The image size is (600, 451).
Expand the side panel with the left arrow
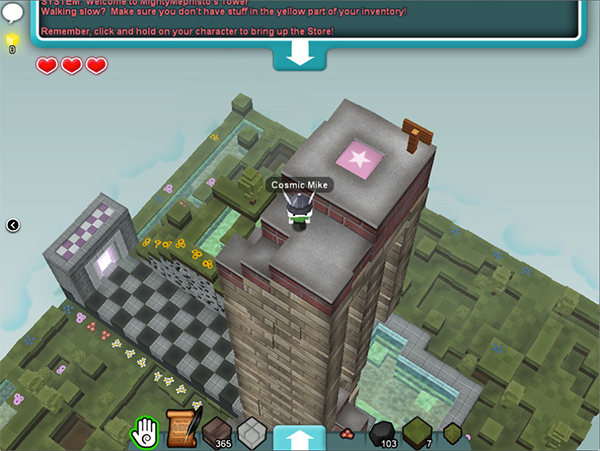13,225
